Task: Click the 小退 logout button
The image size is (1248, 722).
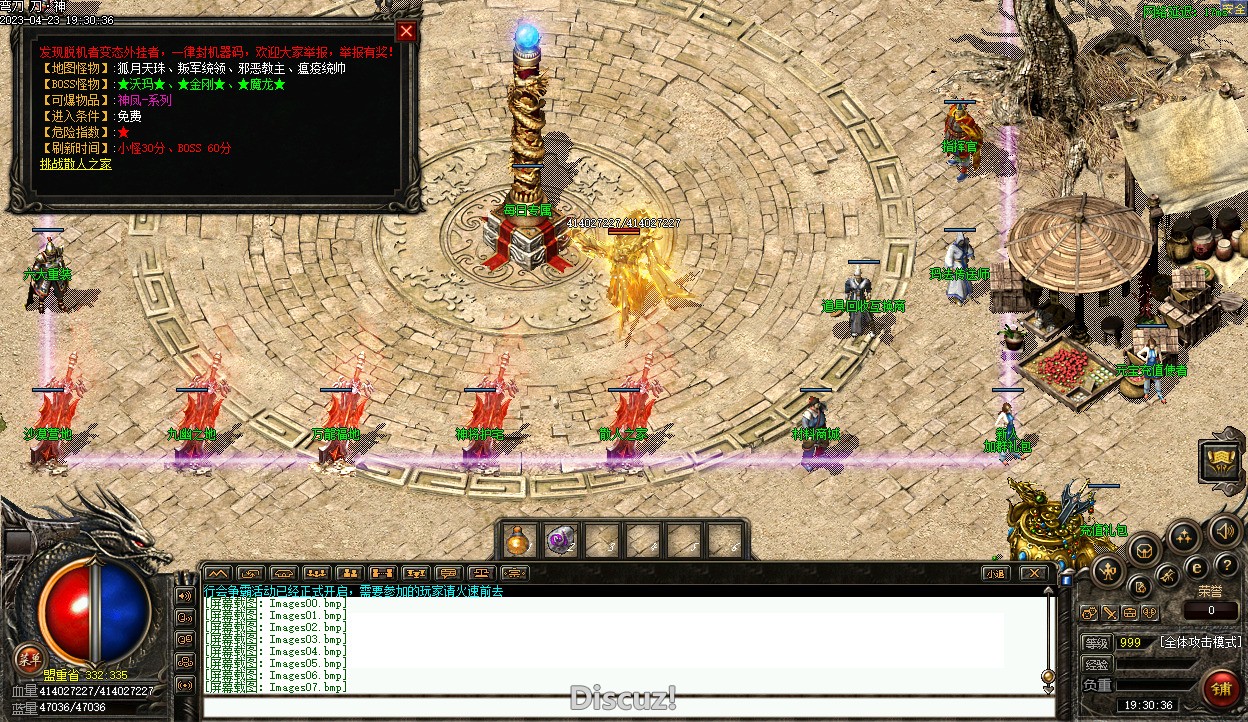Action: coord(994,574)
